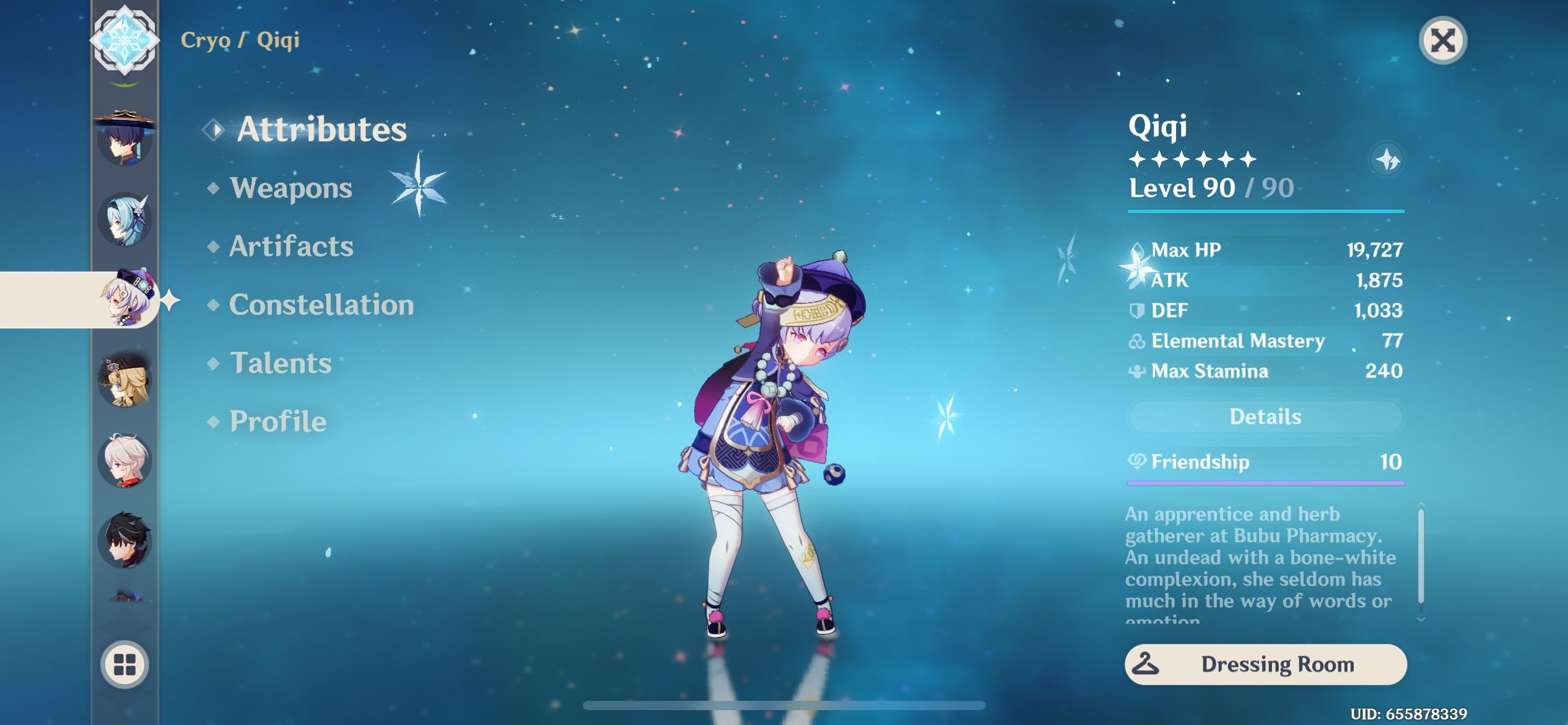Screen dimensions: 1568x725
Task: Open the Talents menu entry
Action: click(280, 363)
